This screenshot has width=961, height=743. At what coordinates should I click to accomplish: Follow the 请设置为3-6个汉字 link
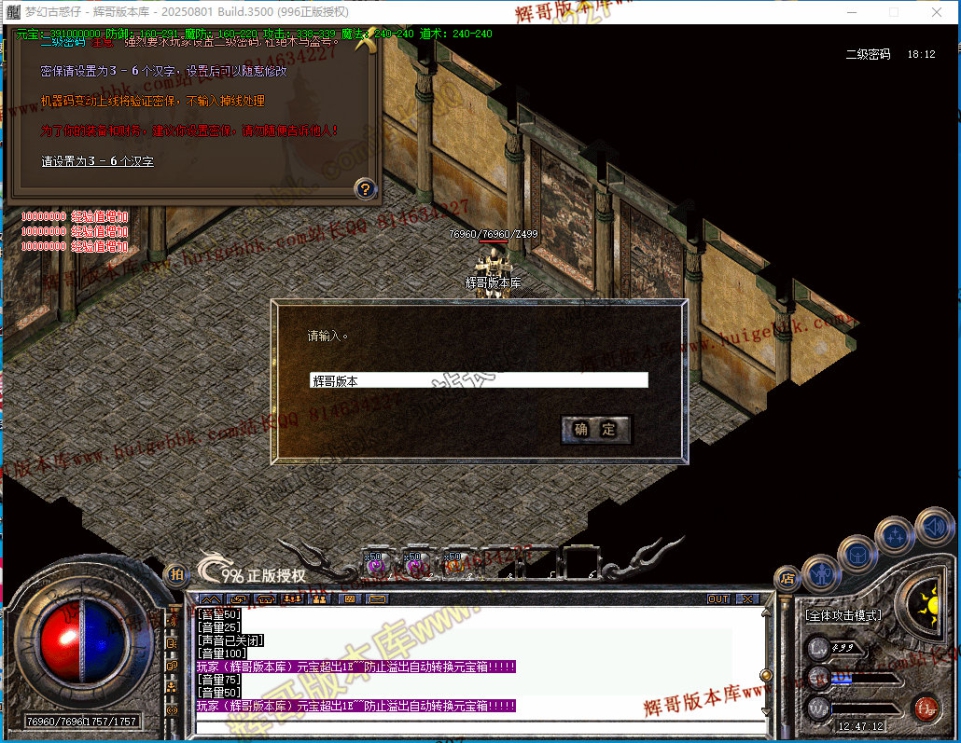pyautogui.click(x=97, y=161)
